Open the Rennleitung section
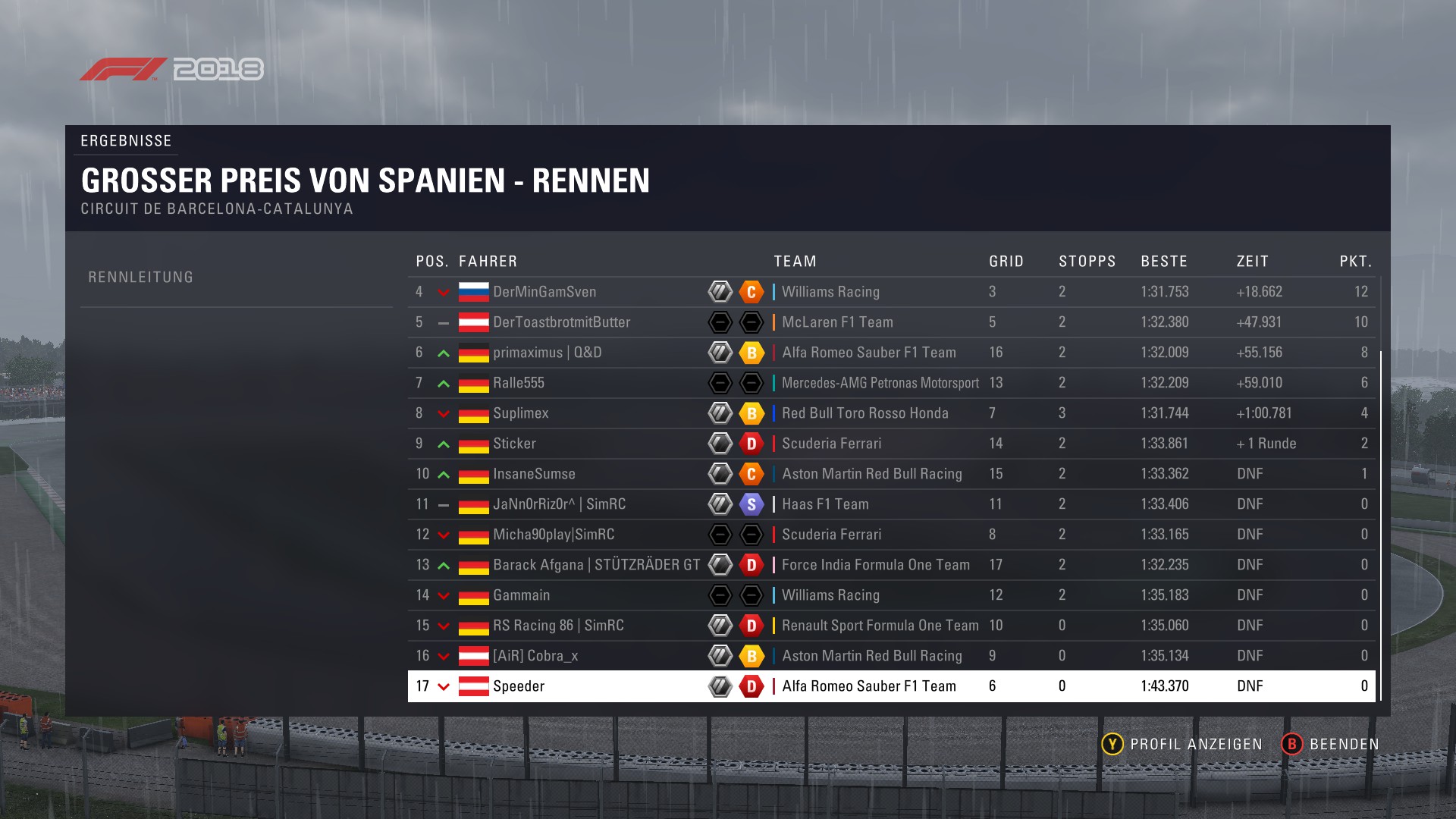Screen dimensions: 1456x819 [141, 278]
